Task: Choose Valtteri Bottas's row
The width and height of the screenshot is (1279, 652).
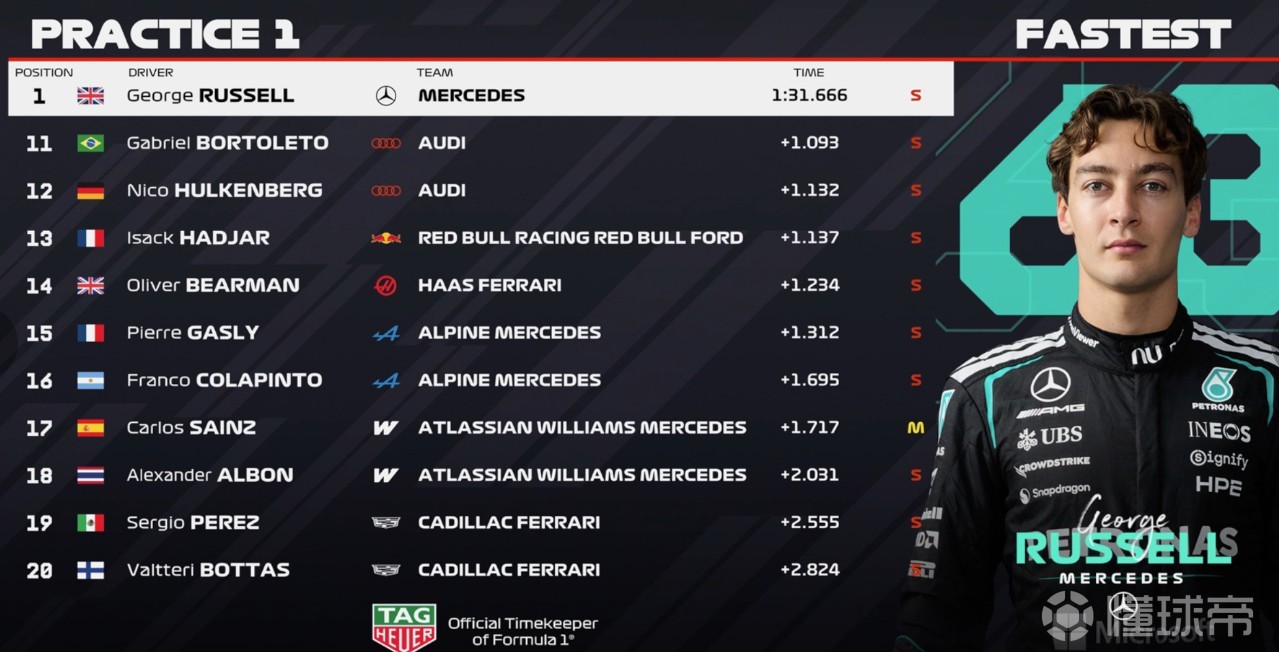Action: pyautogui.click(x=480, y=570)
